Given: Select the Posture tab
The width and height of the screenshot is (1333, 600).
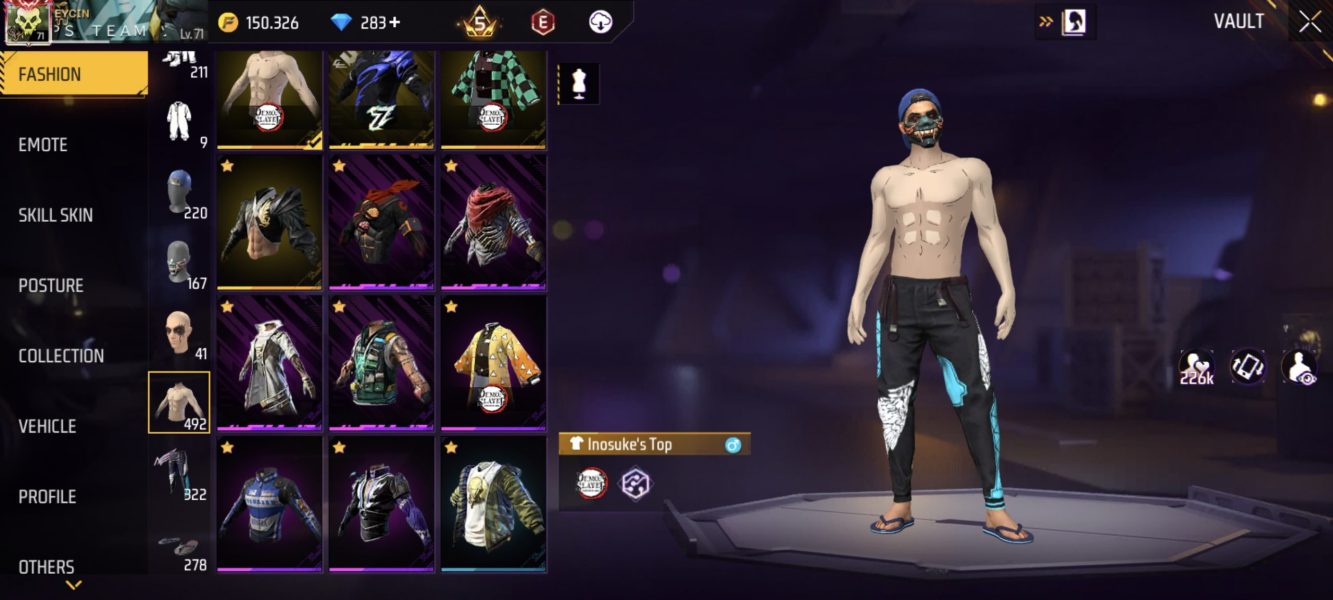Looking at the screenshot, I should (51, 286).
